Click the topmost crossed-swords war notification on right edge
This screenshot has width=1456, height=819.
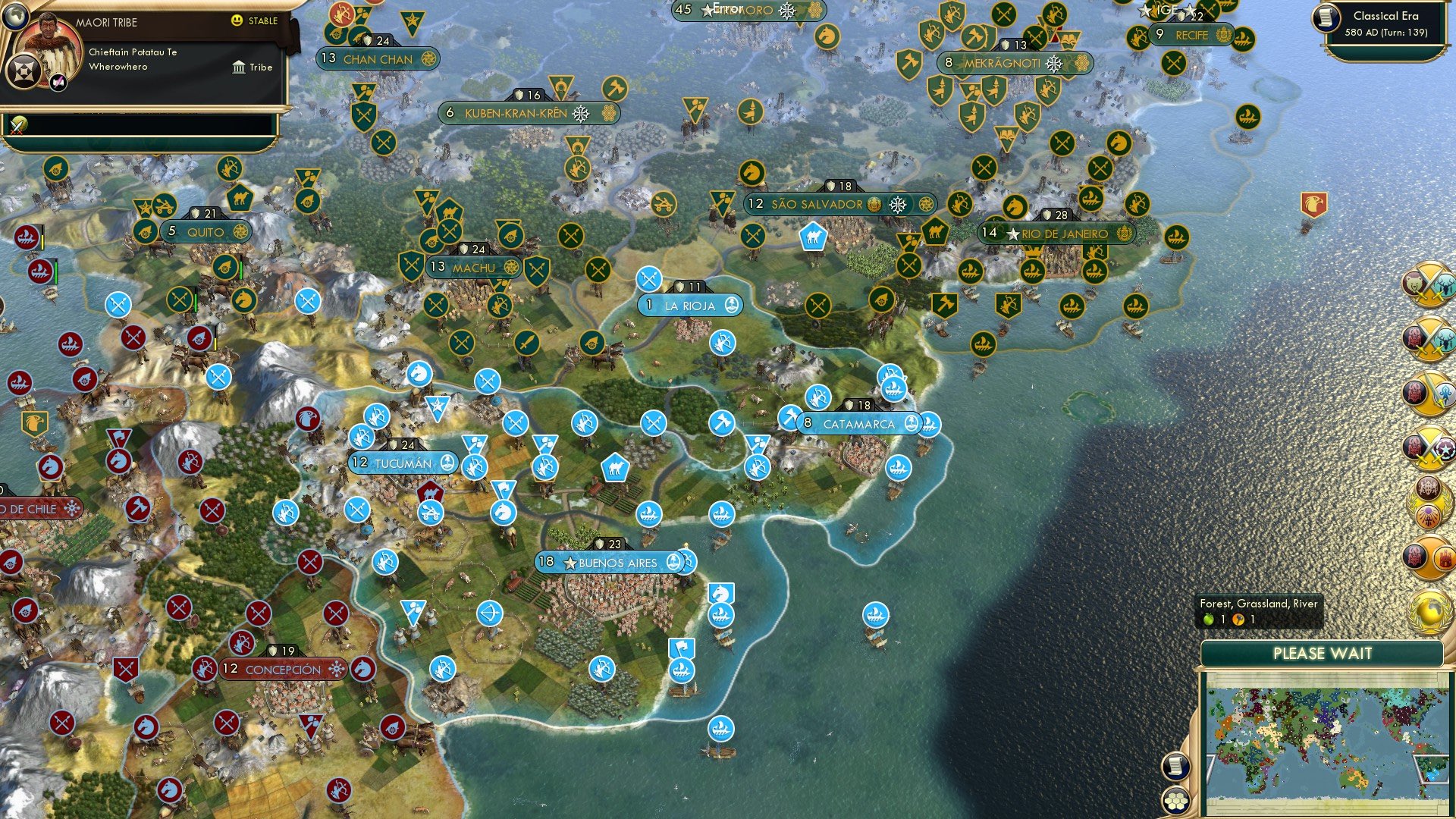[1429, 283]
